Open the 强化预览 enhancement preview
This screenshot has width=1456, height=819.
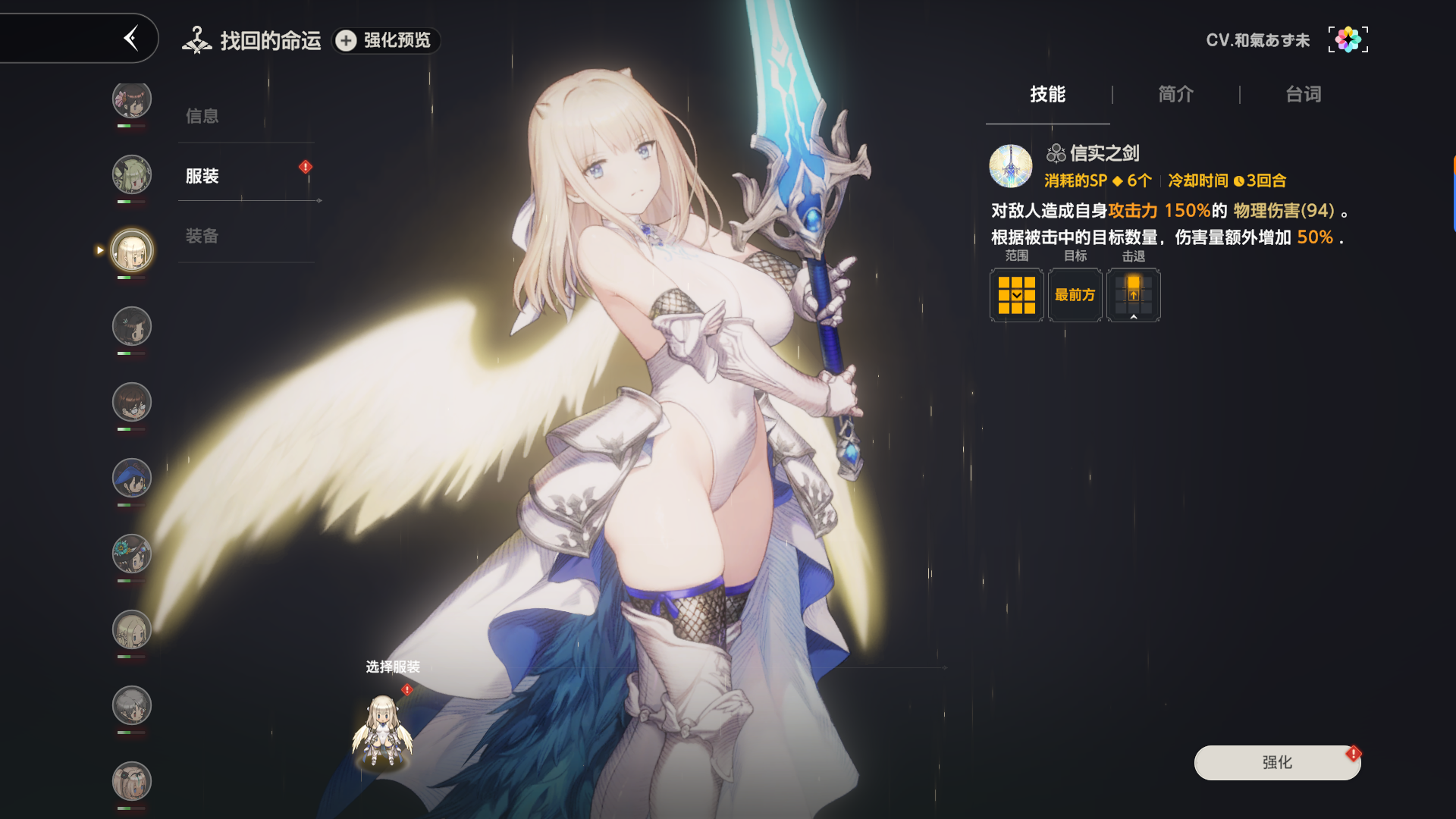[x=387, y=40]
